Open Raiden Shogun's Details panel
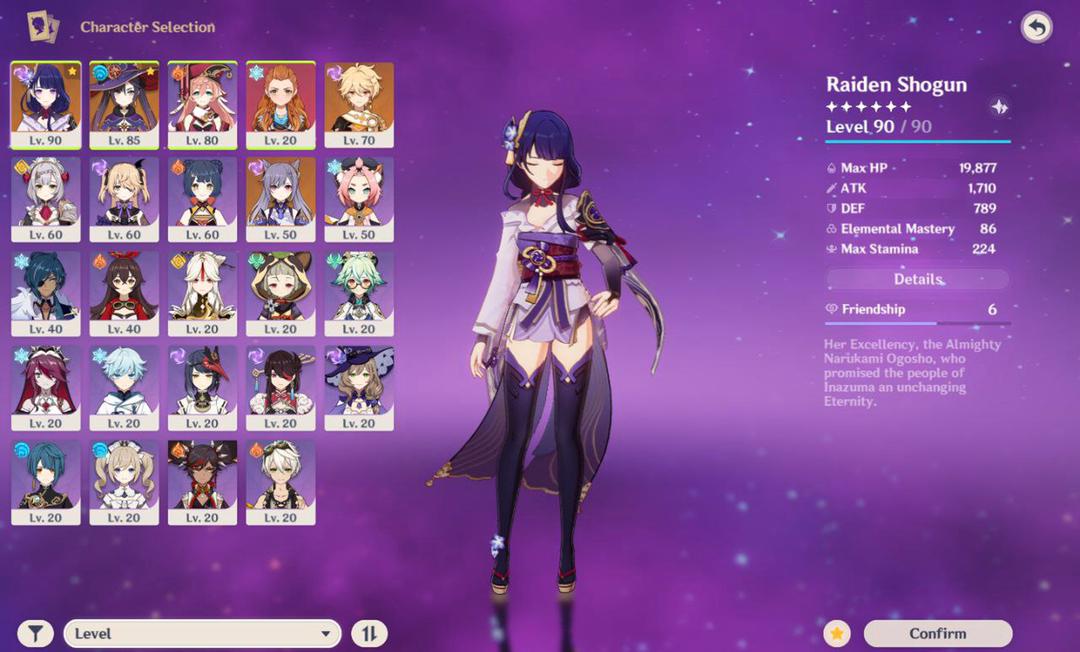This screenshot has height=652, width=1080. pyautogui.click(x=918, y=279)
